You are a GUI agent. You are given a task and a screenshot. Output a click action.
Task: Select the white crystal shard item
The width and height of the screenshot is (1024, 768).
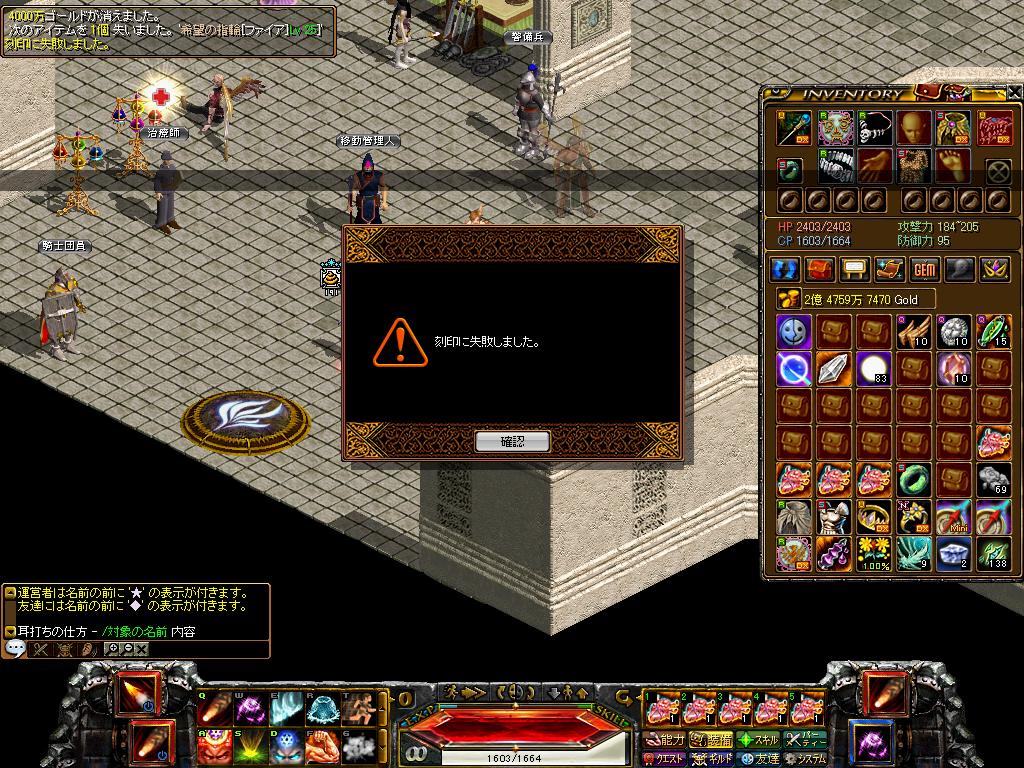coord(833,369)
